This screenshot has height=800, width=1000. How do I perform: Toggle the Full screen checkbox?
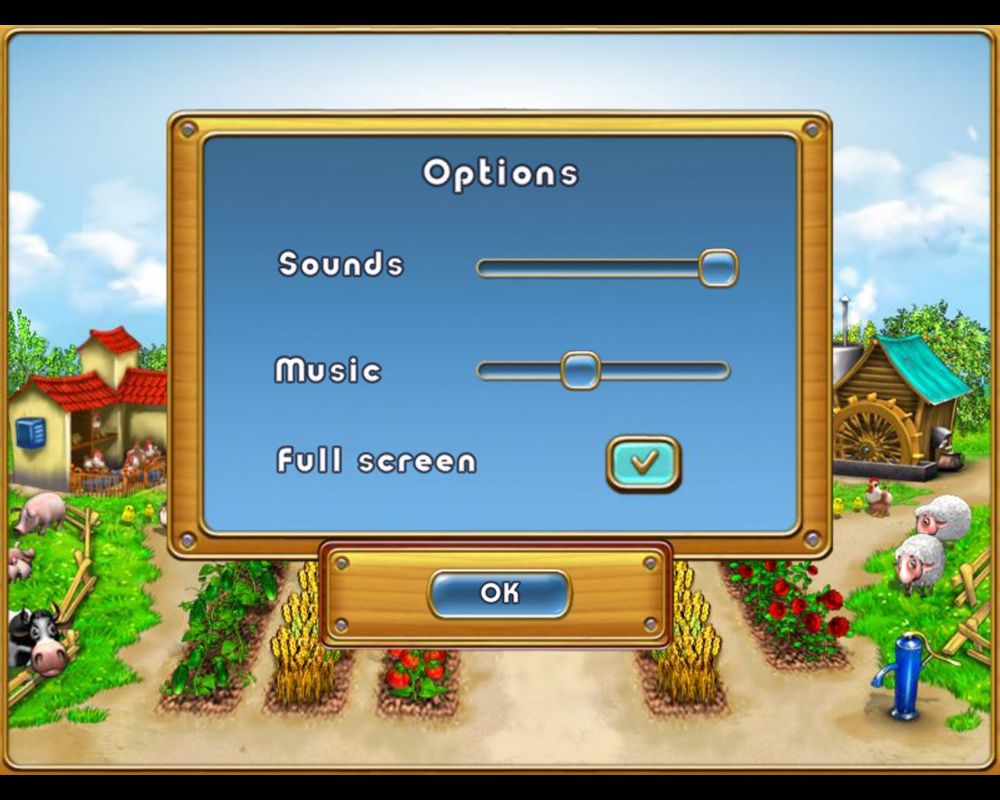[643, 462]
